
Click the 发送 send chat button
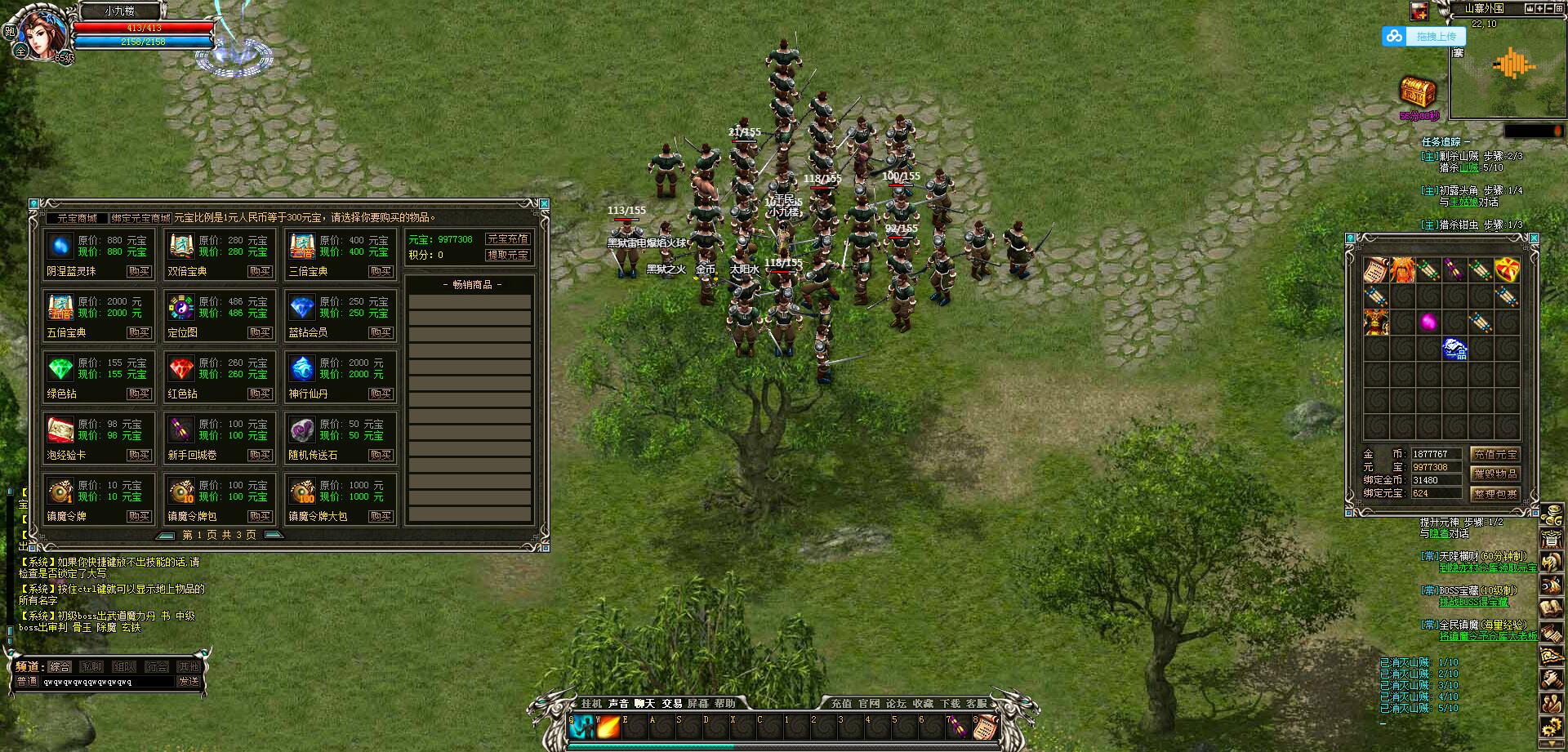point(189,681)
